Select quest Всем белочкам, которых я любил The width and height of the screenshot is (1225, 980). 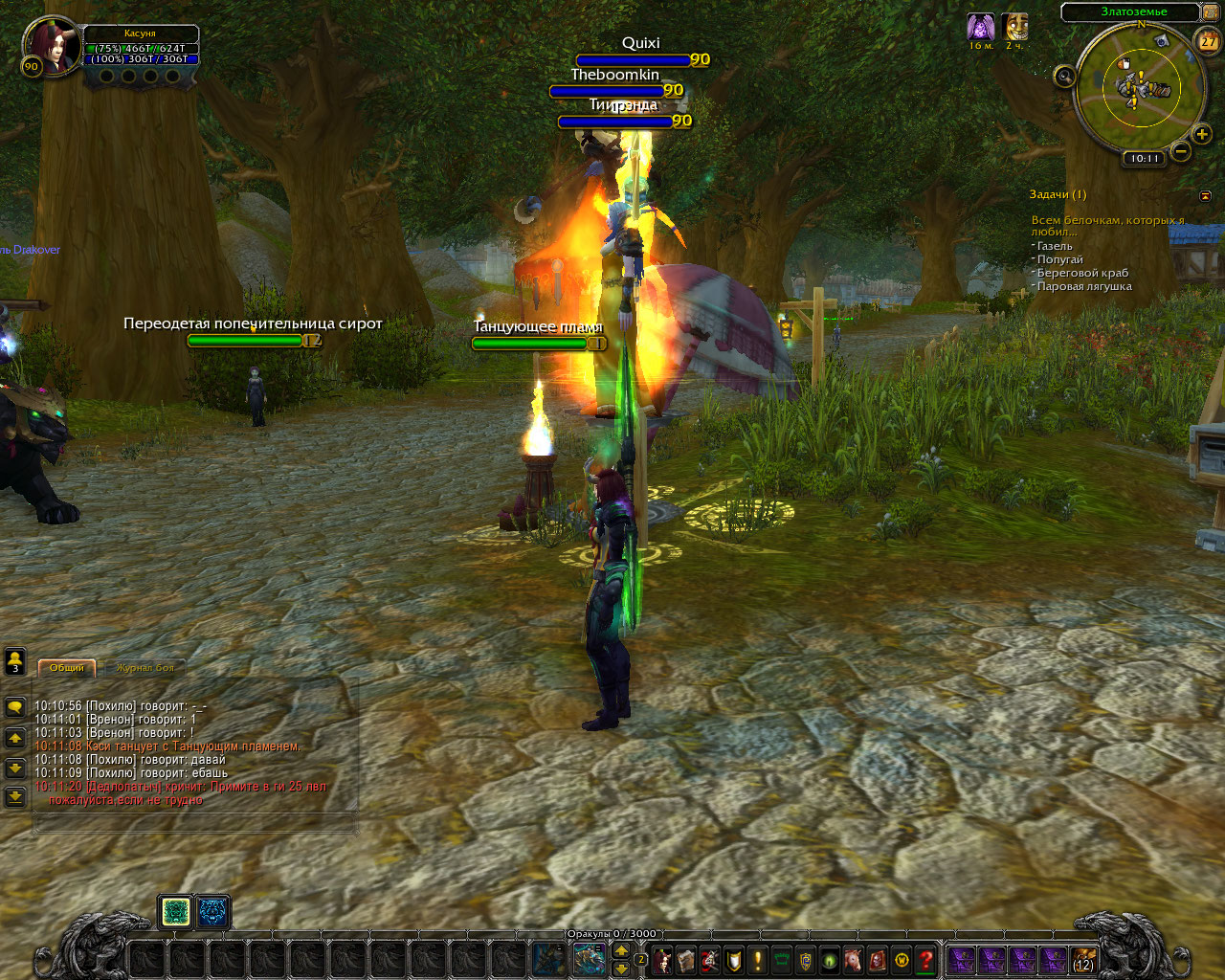point(1106,226)
